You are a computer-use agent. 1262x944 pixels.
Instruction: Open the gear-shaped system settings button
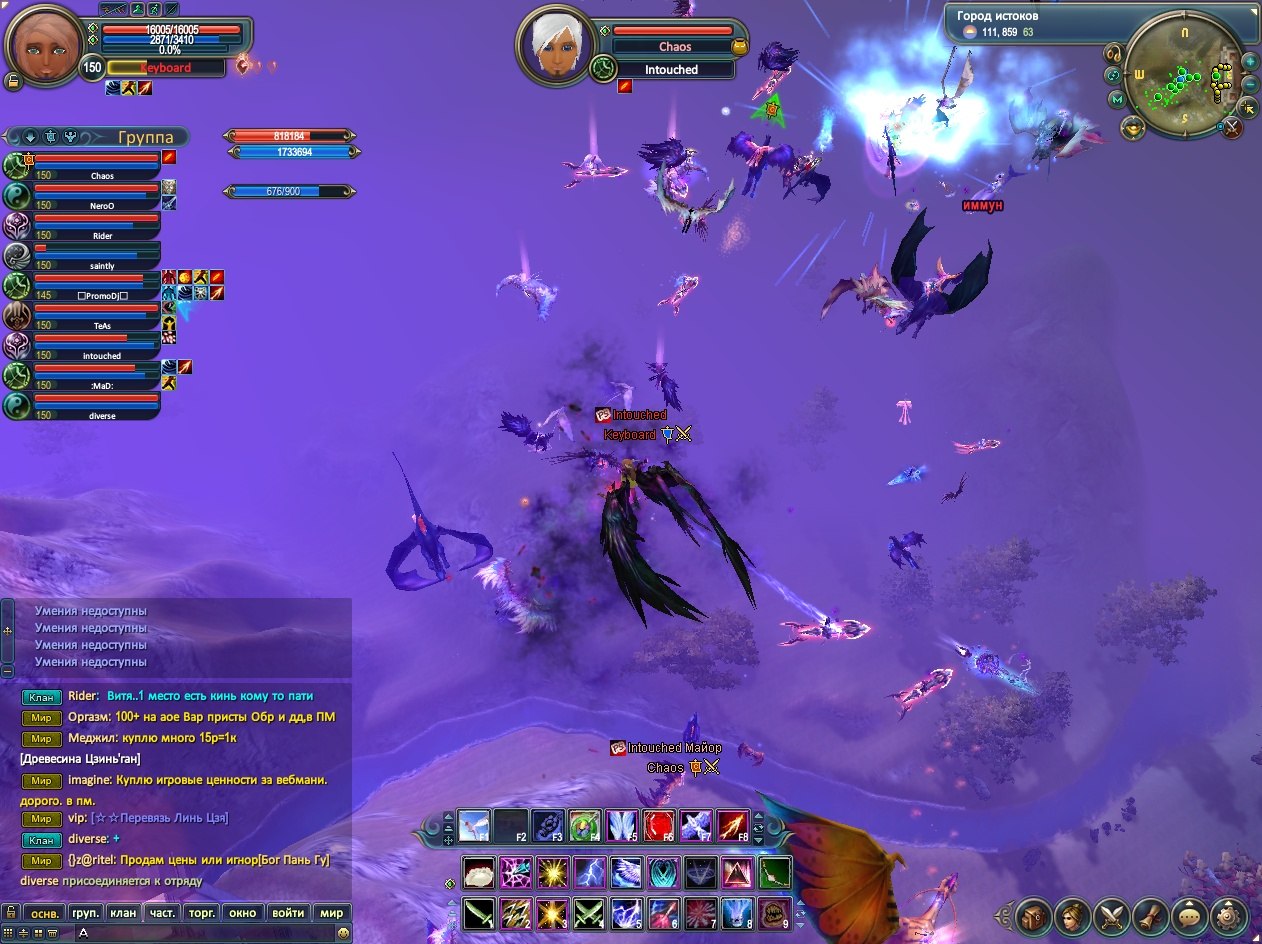pyautogui.click(x=1229, y=915)
